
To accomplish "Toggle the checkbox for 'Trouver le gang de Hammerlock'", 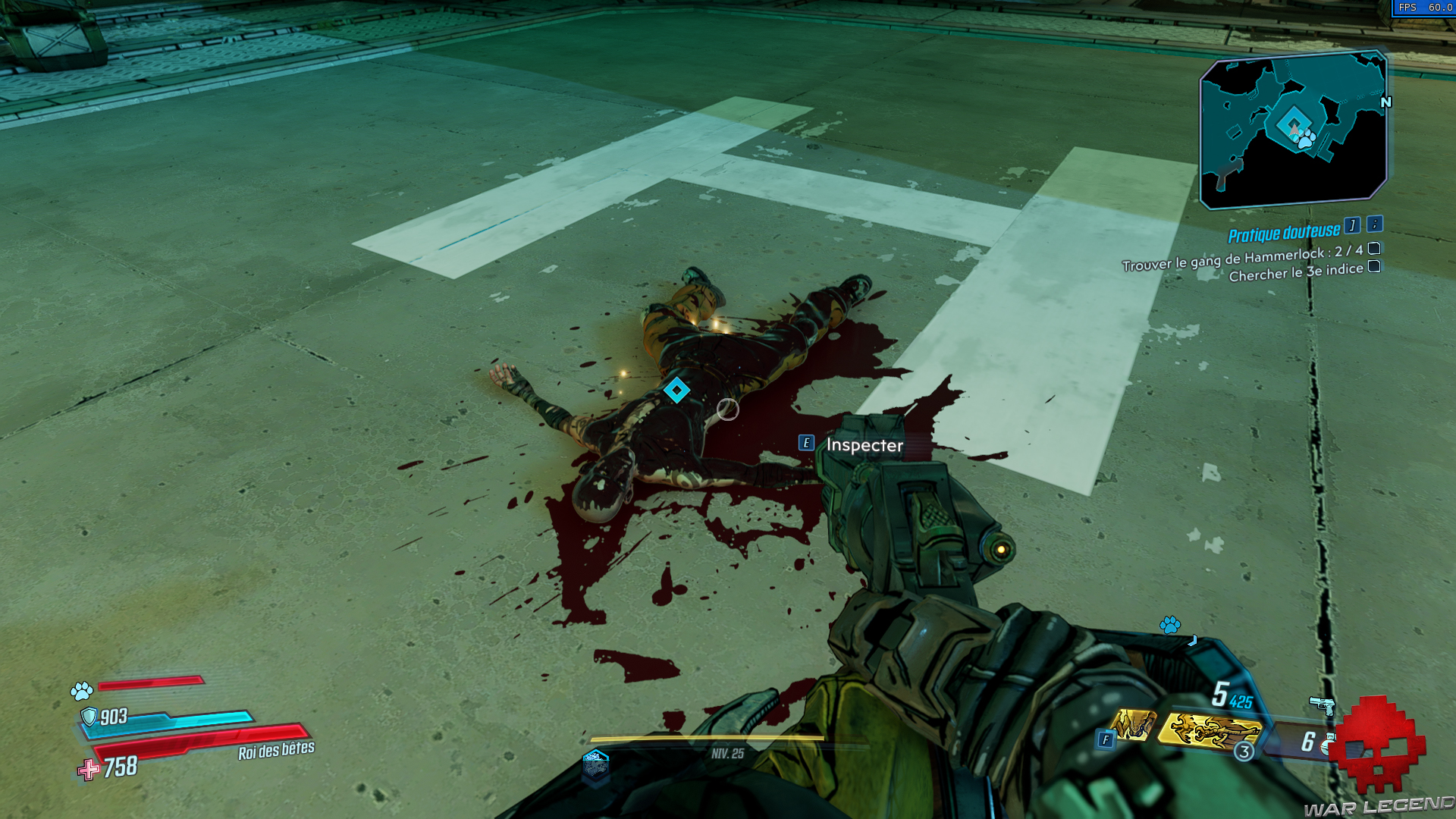I will click(1373, 250).
